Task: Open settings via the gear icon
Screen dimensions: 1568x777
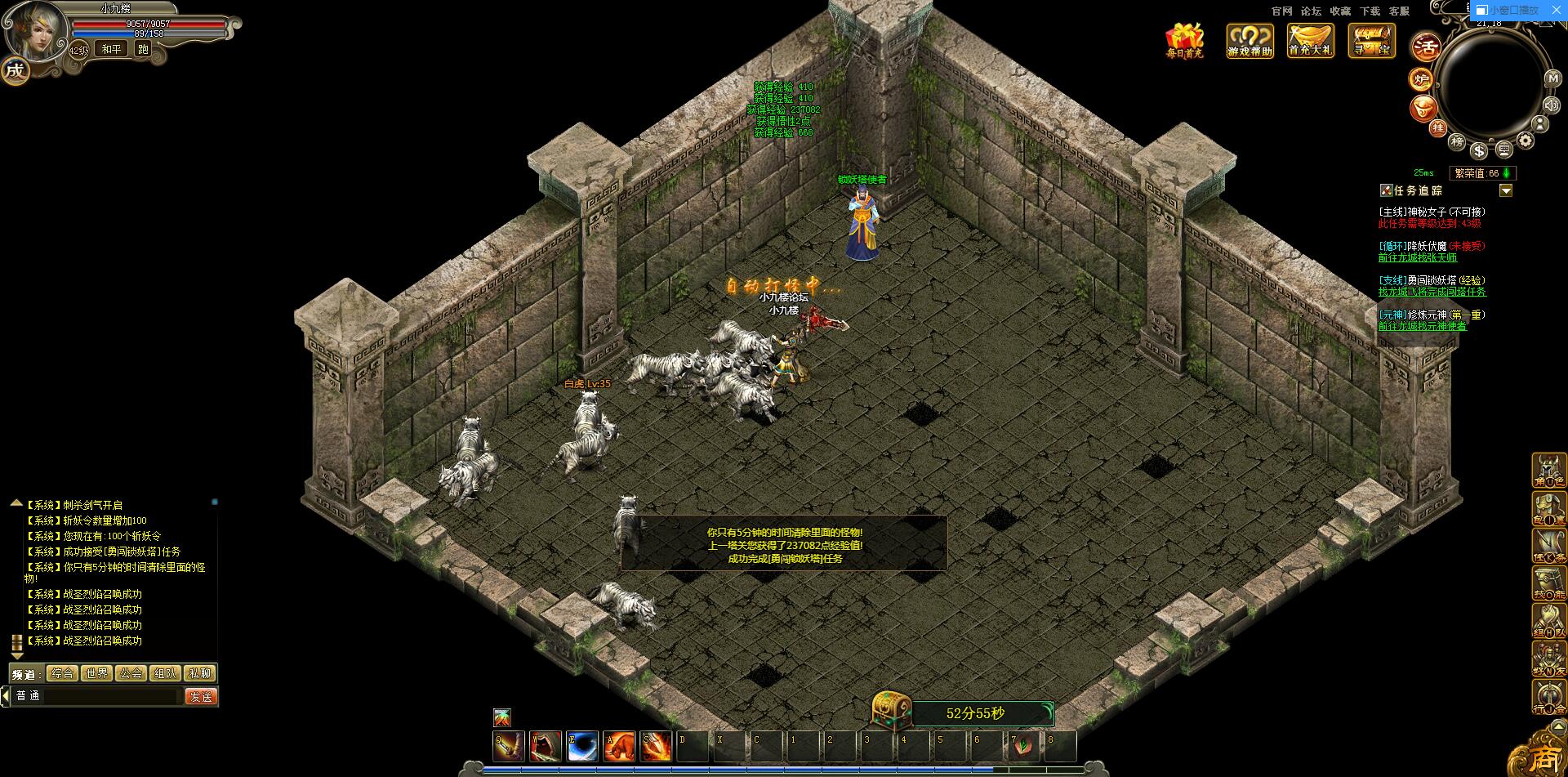Action: (x=1525, y=141)
